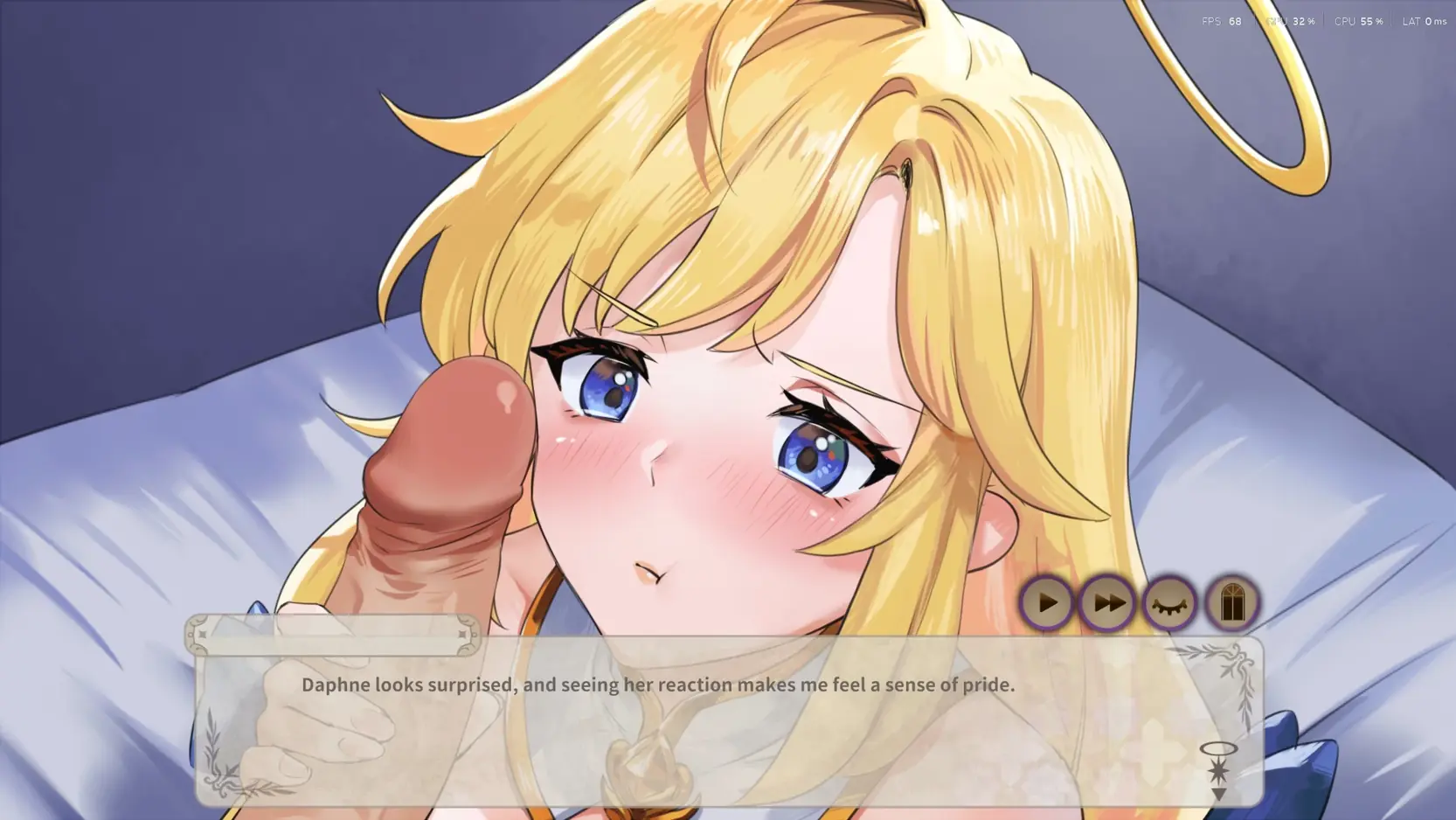
Task: Click the arched door icon button
Action: (x=1231, y=602)
